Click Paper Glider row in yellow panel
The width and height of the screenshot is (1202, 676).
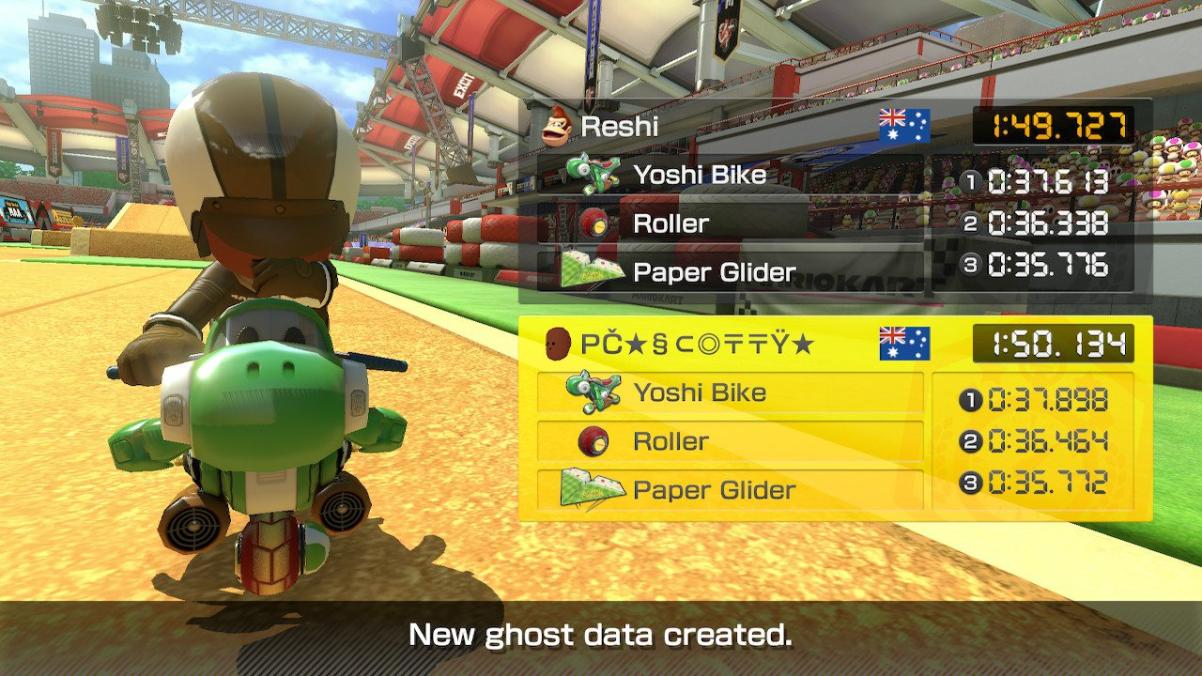pos(730,489)
